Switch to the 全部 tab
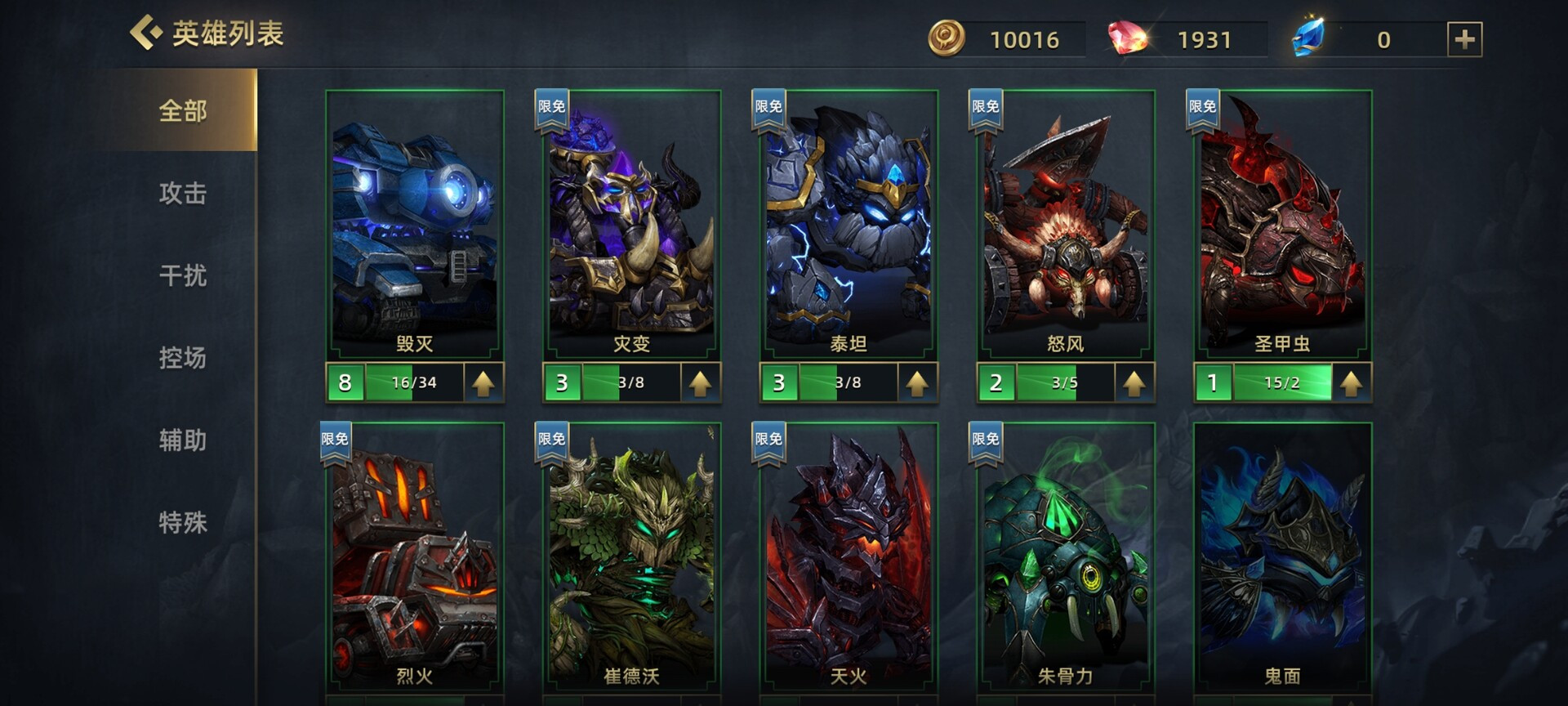This screenshot has width=1568, height=706. [x=183, y=110]
